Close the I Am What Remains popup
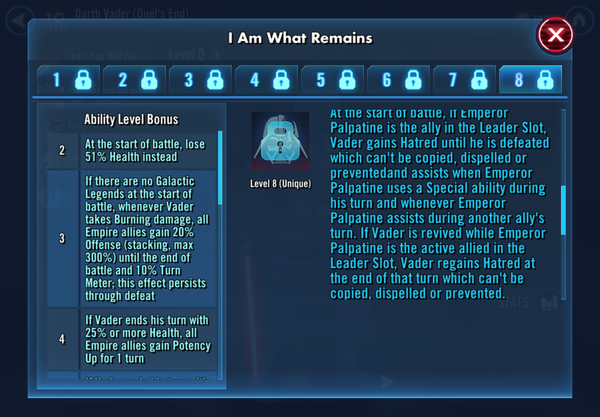 coord(555,37)
